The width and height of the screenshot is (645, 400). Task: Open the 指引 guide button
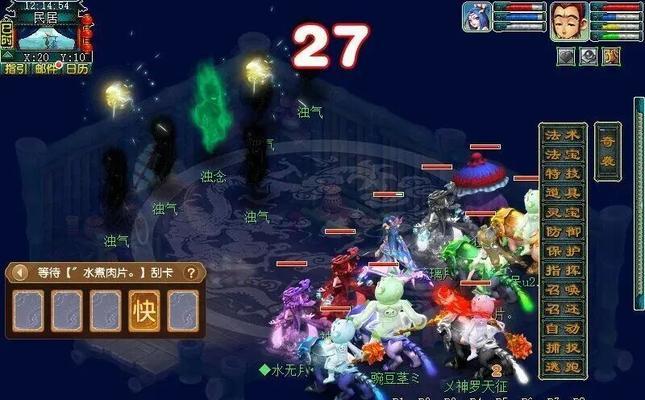coord(16,68)
